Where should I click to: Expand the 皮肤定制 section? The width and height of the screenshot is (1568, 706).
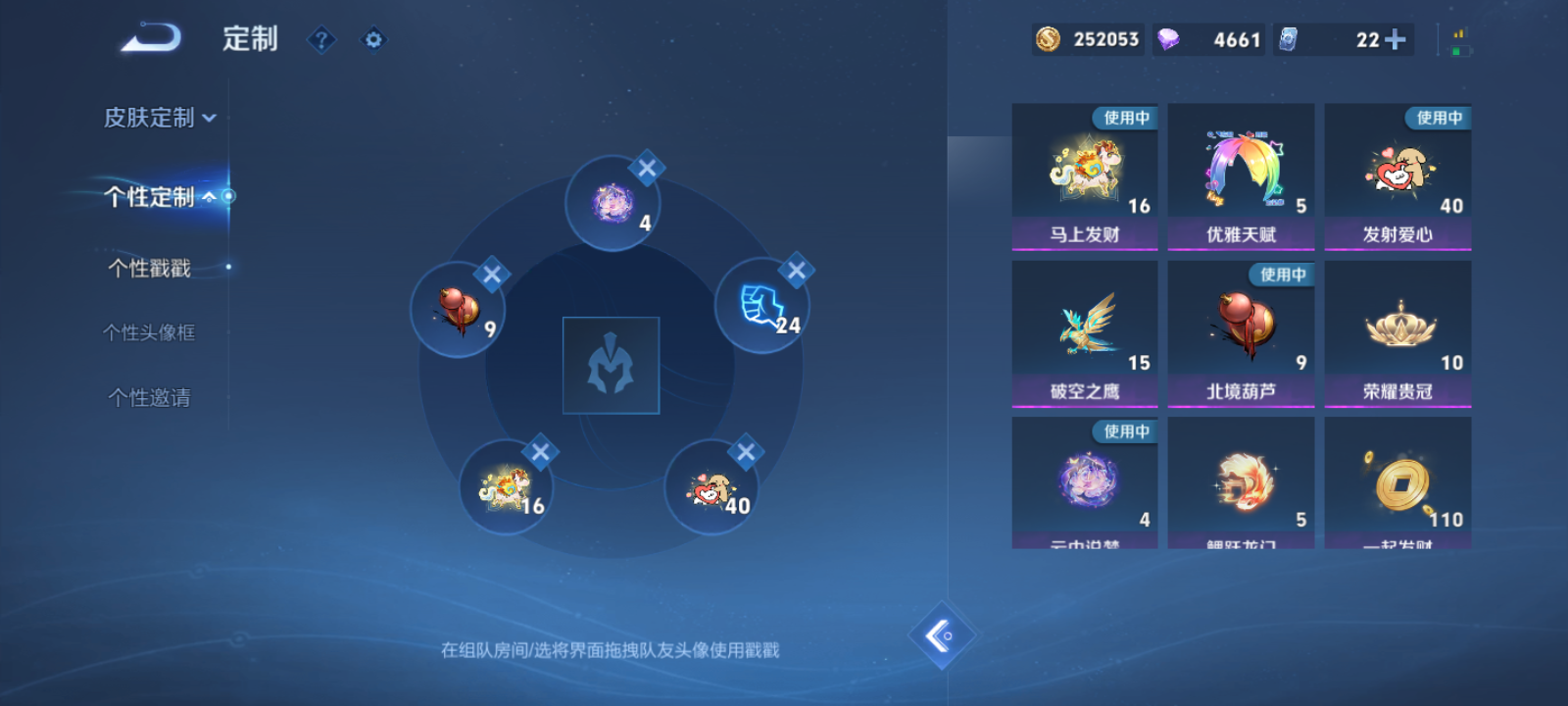click(157, 118)
